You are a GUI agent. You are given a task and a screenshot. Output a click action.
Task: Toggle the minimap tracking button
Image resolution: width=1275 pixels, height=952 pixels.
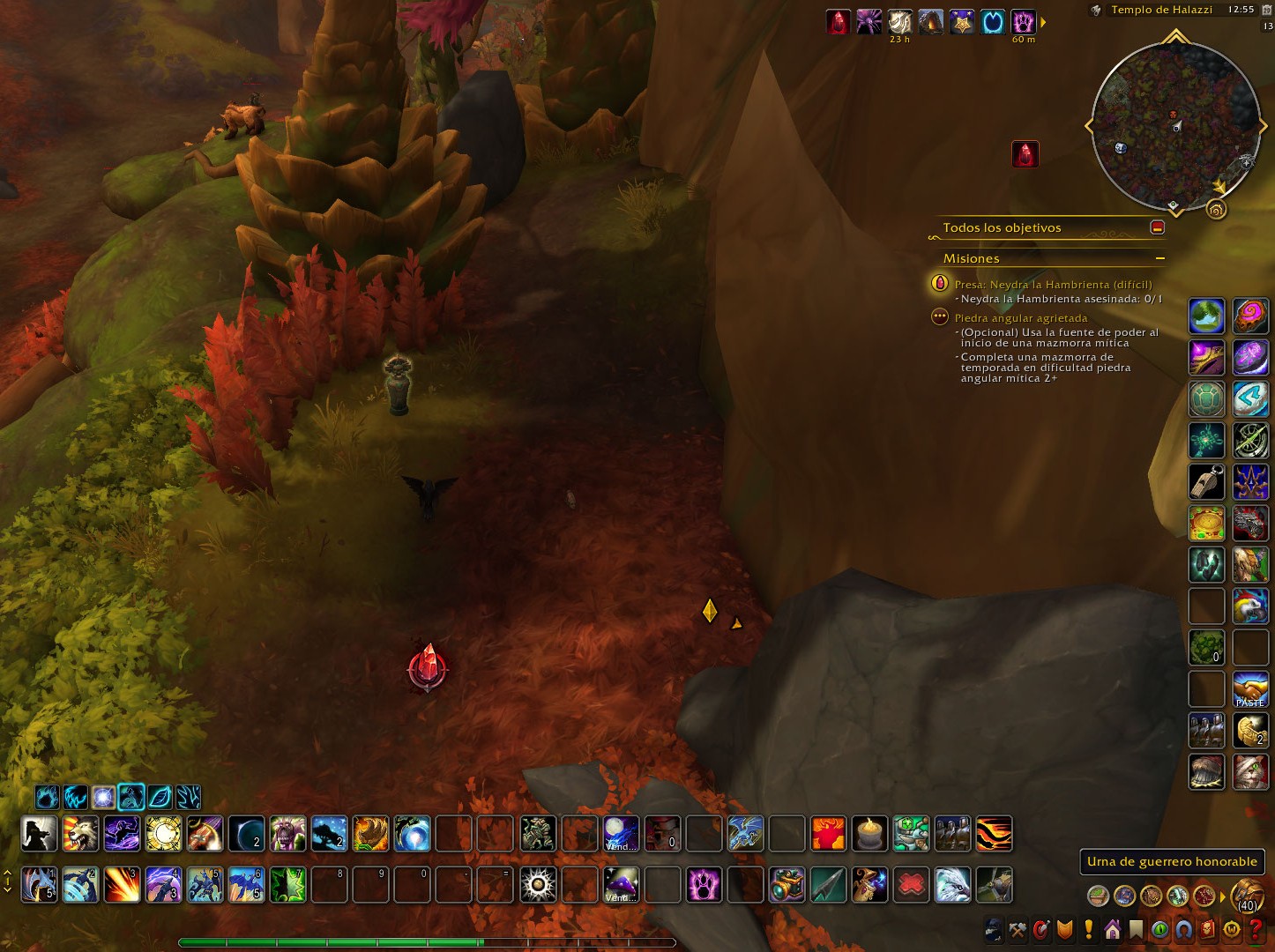[1096, 11]
